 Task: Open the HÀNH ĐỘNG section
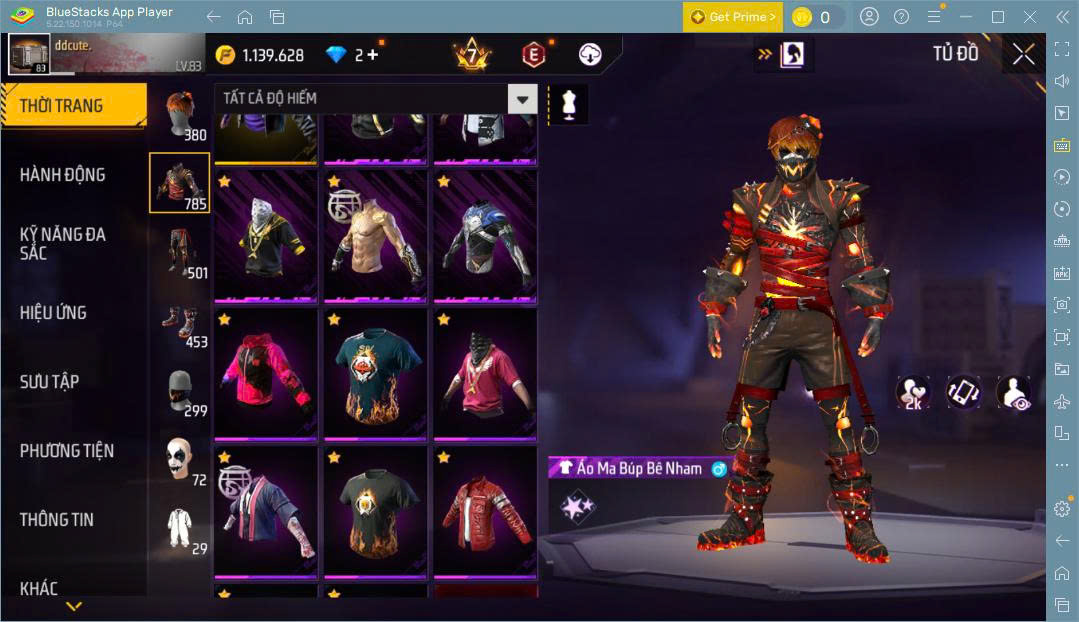pyautogui.click(x=63, y=175)
